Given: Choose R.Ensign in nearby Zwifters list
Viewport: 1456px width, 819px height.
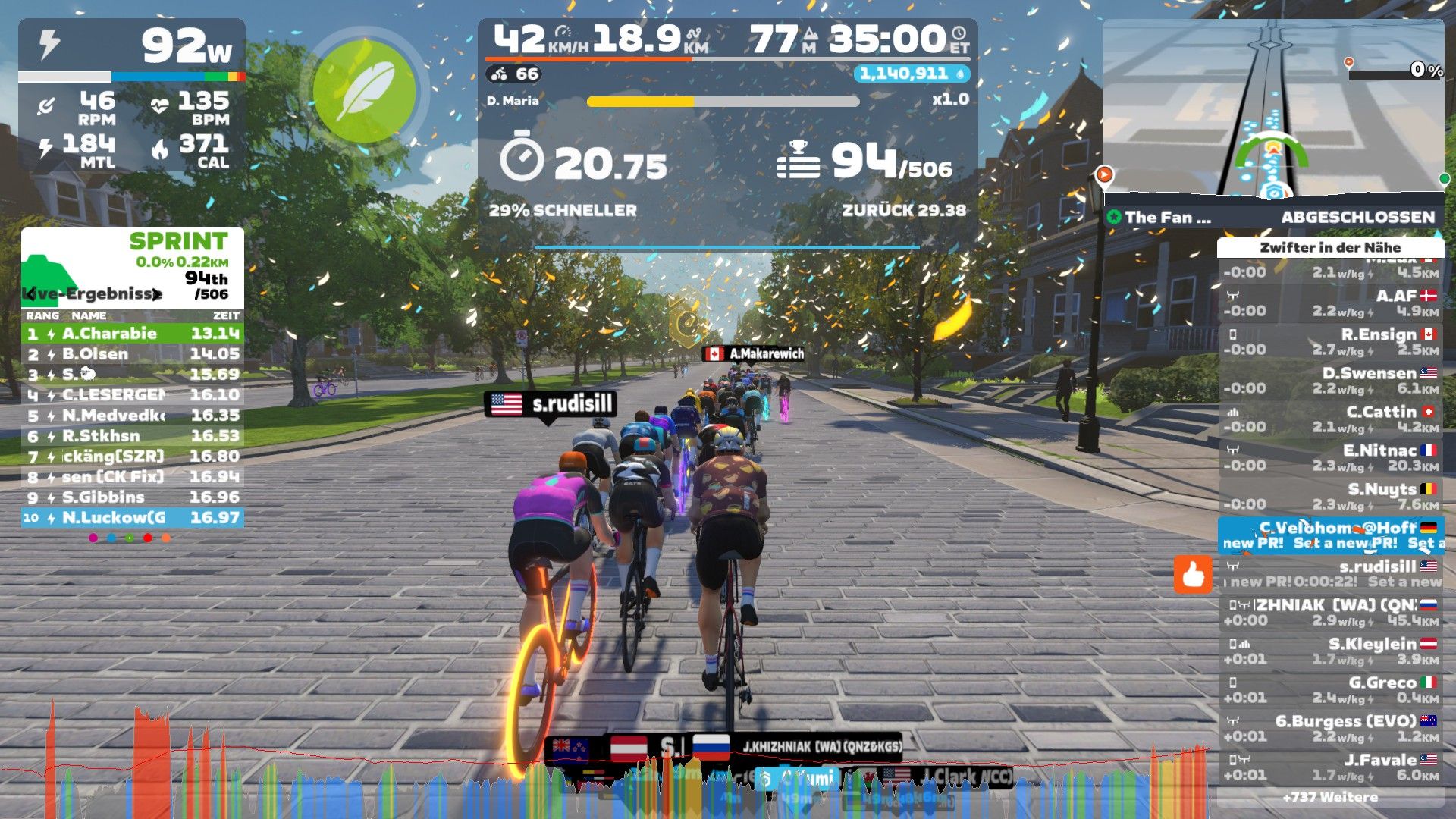Looking at the screenshot, I should coord(1331,341).
